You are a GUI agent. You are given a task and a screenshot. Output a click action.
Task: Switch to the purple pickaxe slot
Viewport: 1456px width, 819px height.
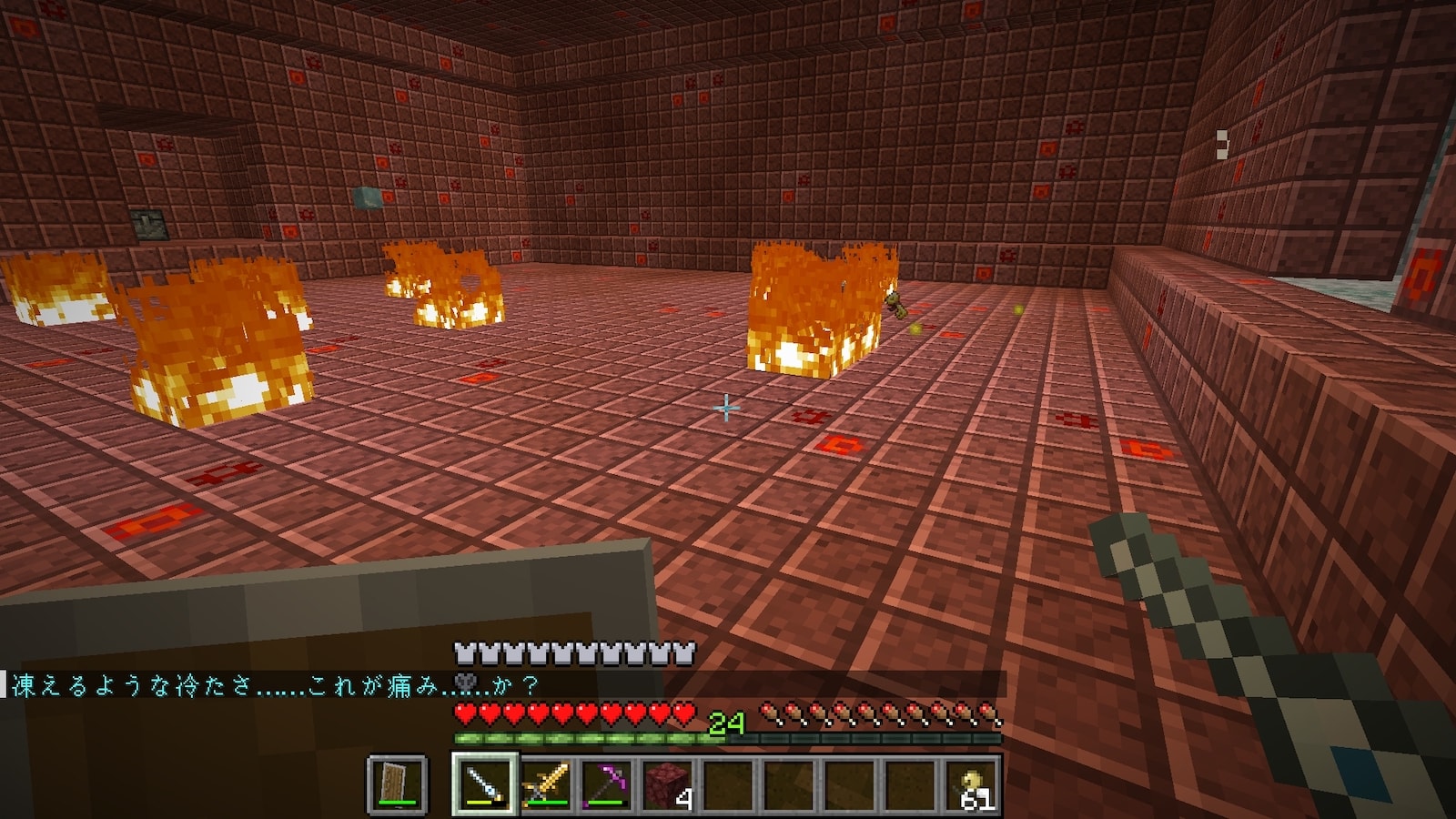(x=606, y=784)
